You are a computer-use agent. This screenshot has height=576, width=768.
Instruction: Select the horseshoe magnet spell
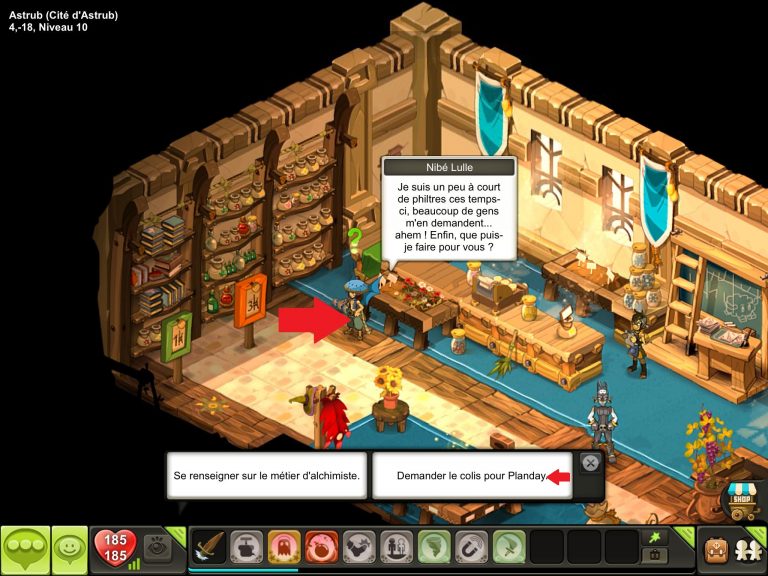(471, 547)
